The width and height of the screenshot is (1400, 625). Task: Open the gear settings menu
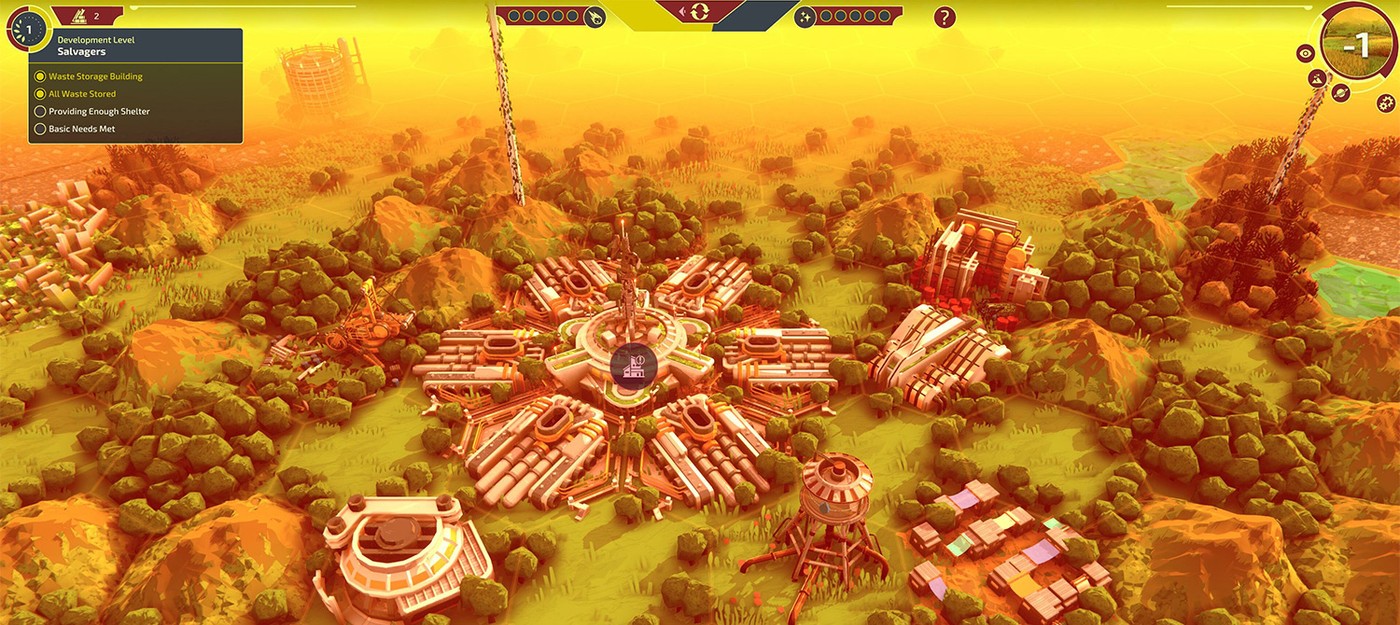pos(1385,102)
